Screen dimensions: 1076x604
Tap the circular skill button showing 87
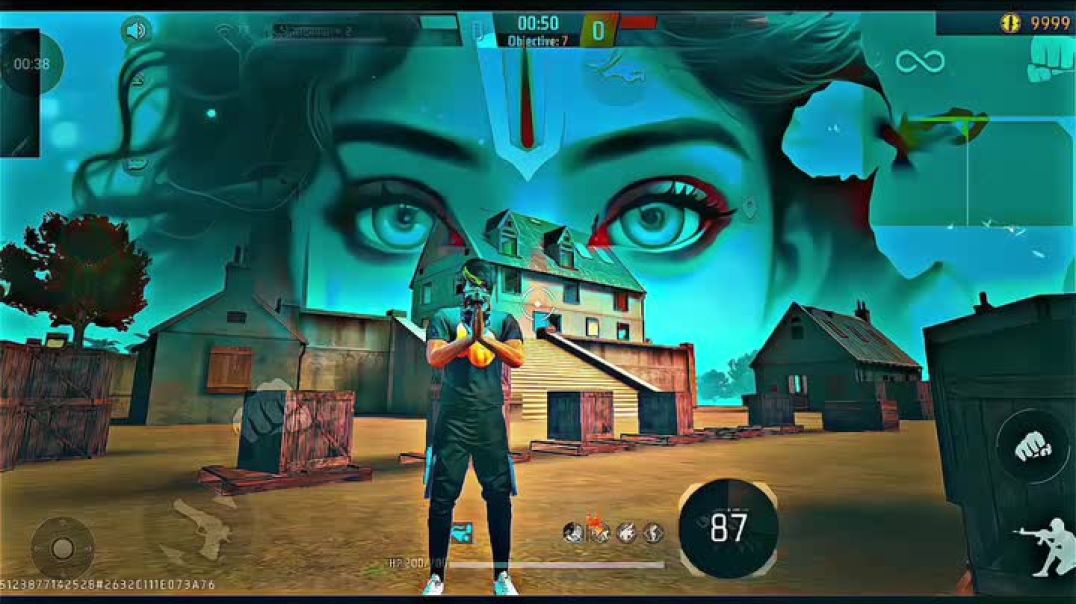728,528
